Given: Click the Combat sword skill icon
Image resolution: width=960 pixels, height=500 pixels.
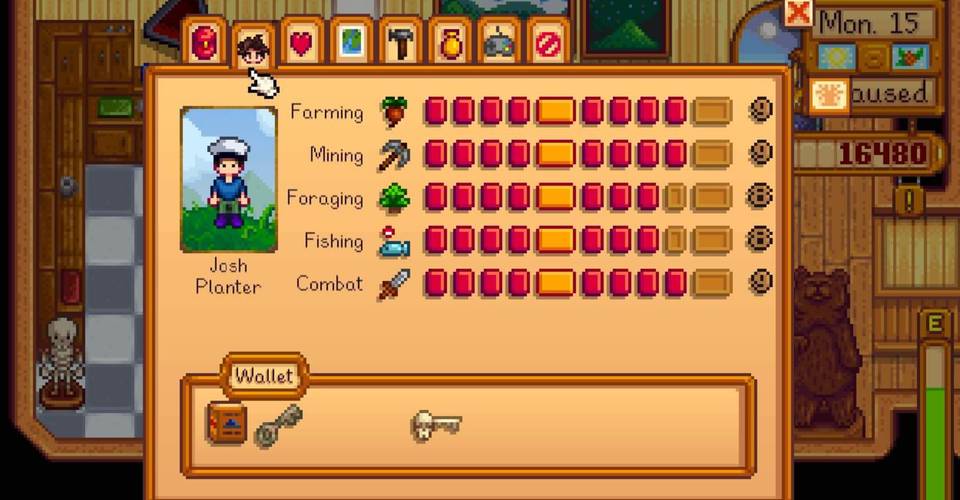Looking at the screenshot, I should click(394, 284).
